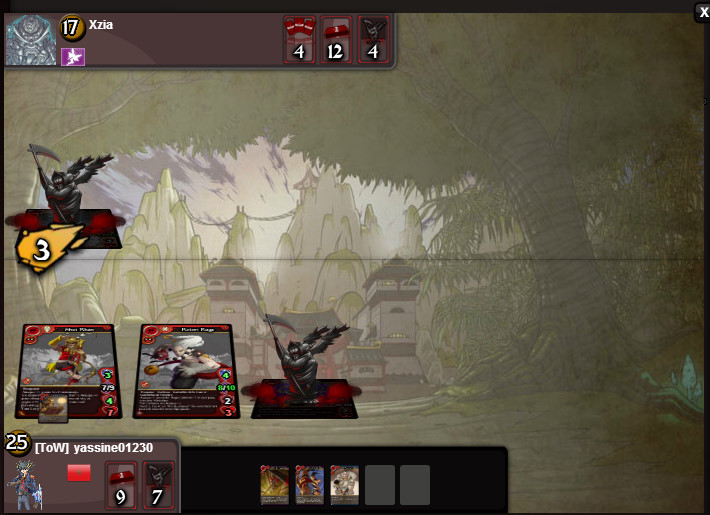The image size is (710, 515).
Task: Pick the middle hand card with blue border
Action: (310, 484)
